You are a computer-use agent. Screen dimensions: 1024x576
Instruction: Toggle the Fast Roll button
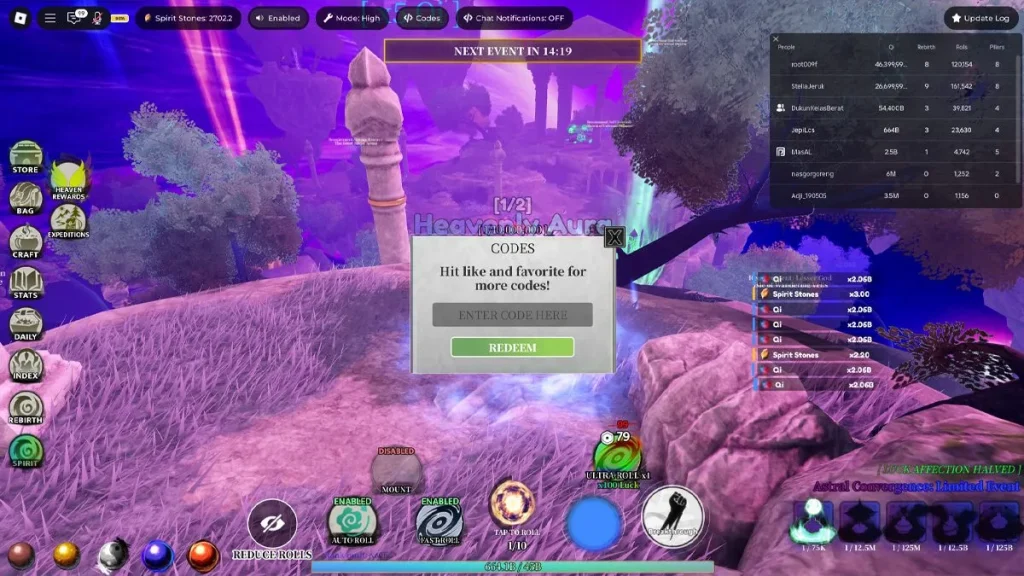point(439,521)
